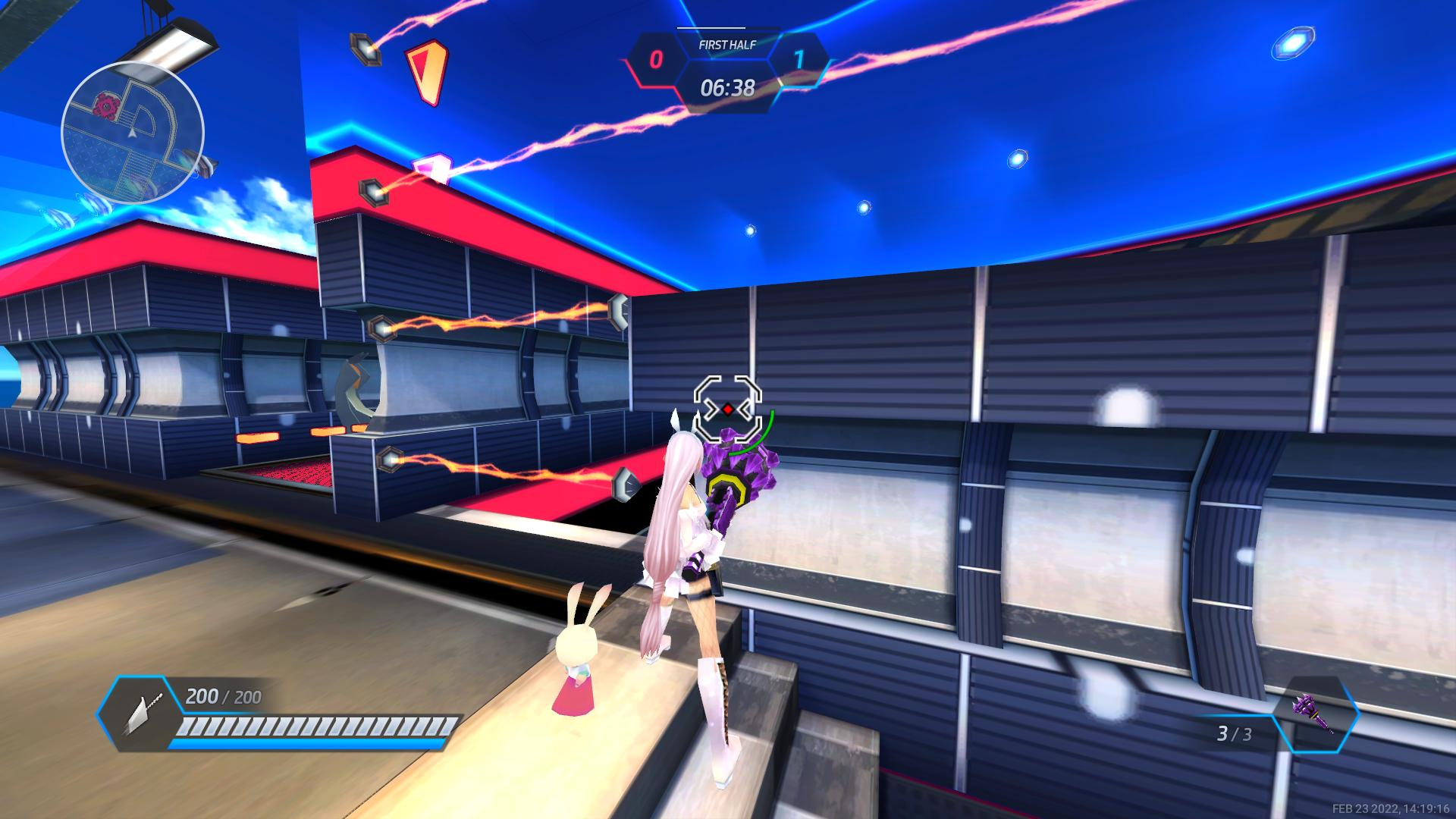Image resolution: width=1456 pixels, height=819 pixels.
Task: Click the circular minimap
Action: [133, 133]
